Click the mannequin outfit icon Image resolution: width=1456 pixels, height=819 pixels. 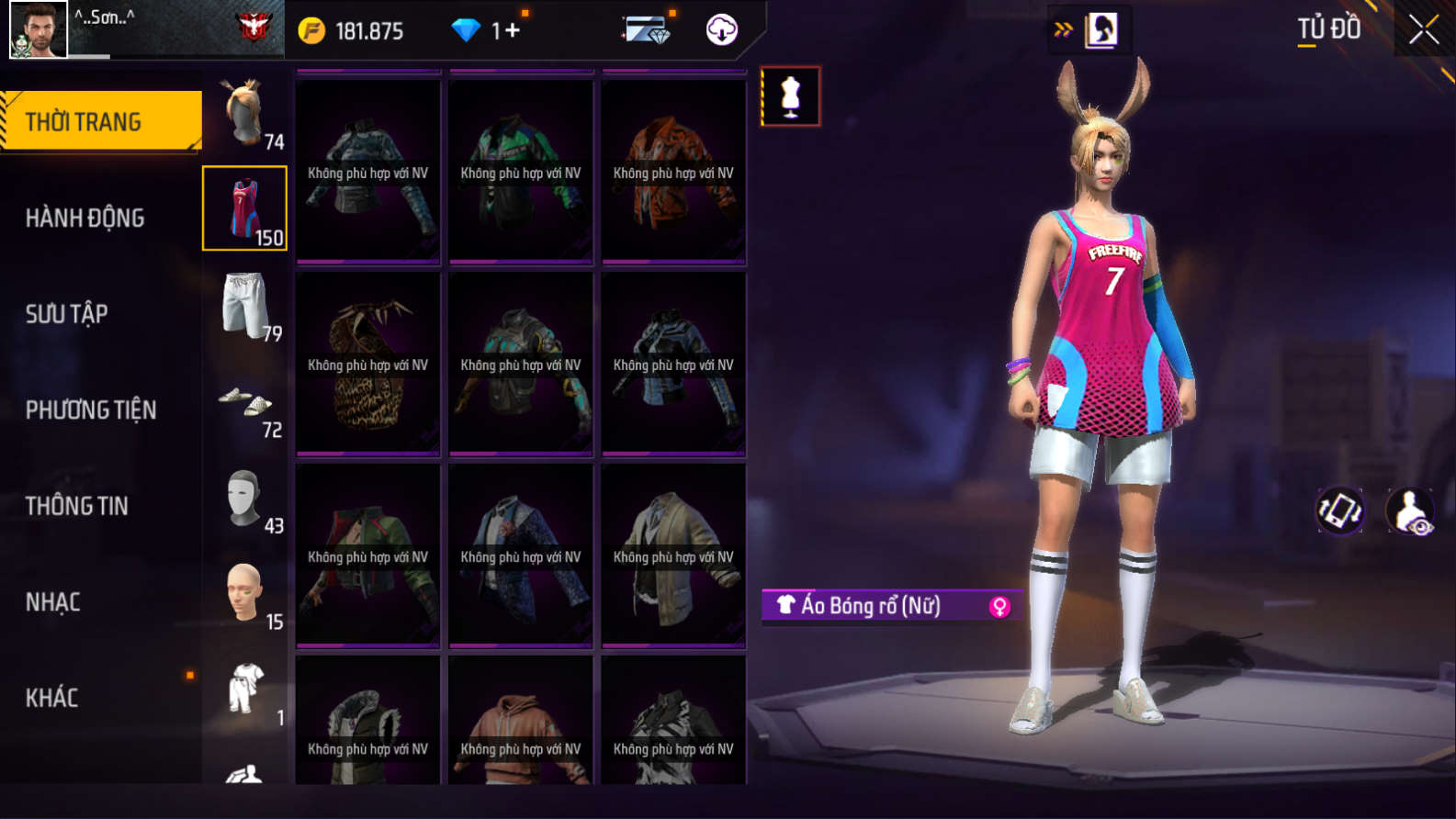(790, 96)
